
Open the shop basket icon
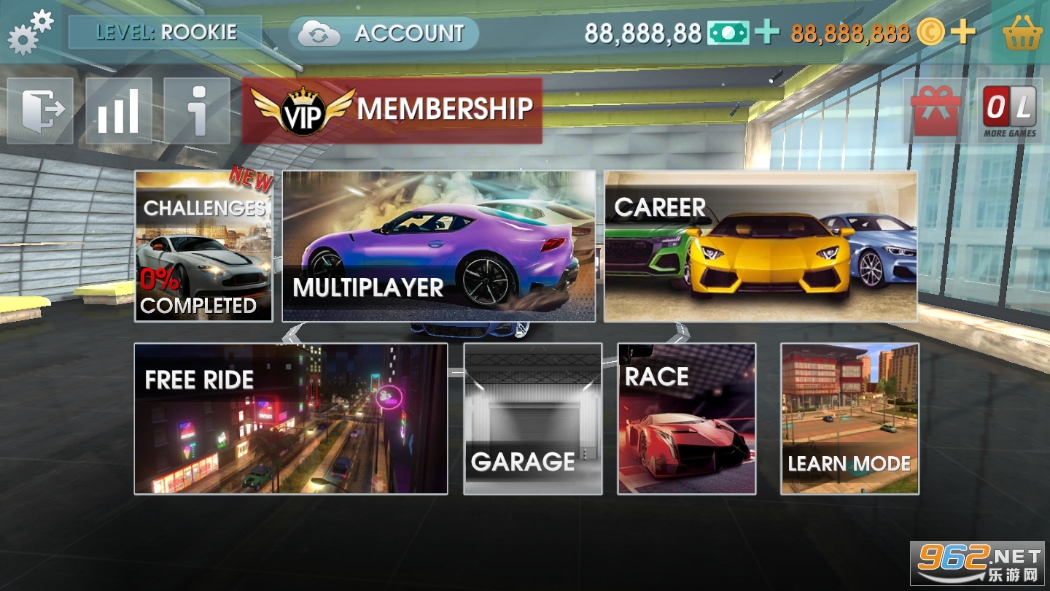point(1023,33)
